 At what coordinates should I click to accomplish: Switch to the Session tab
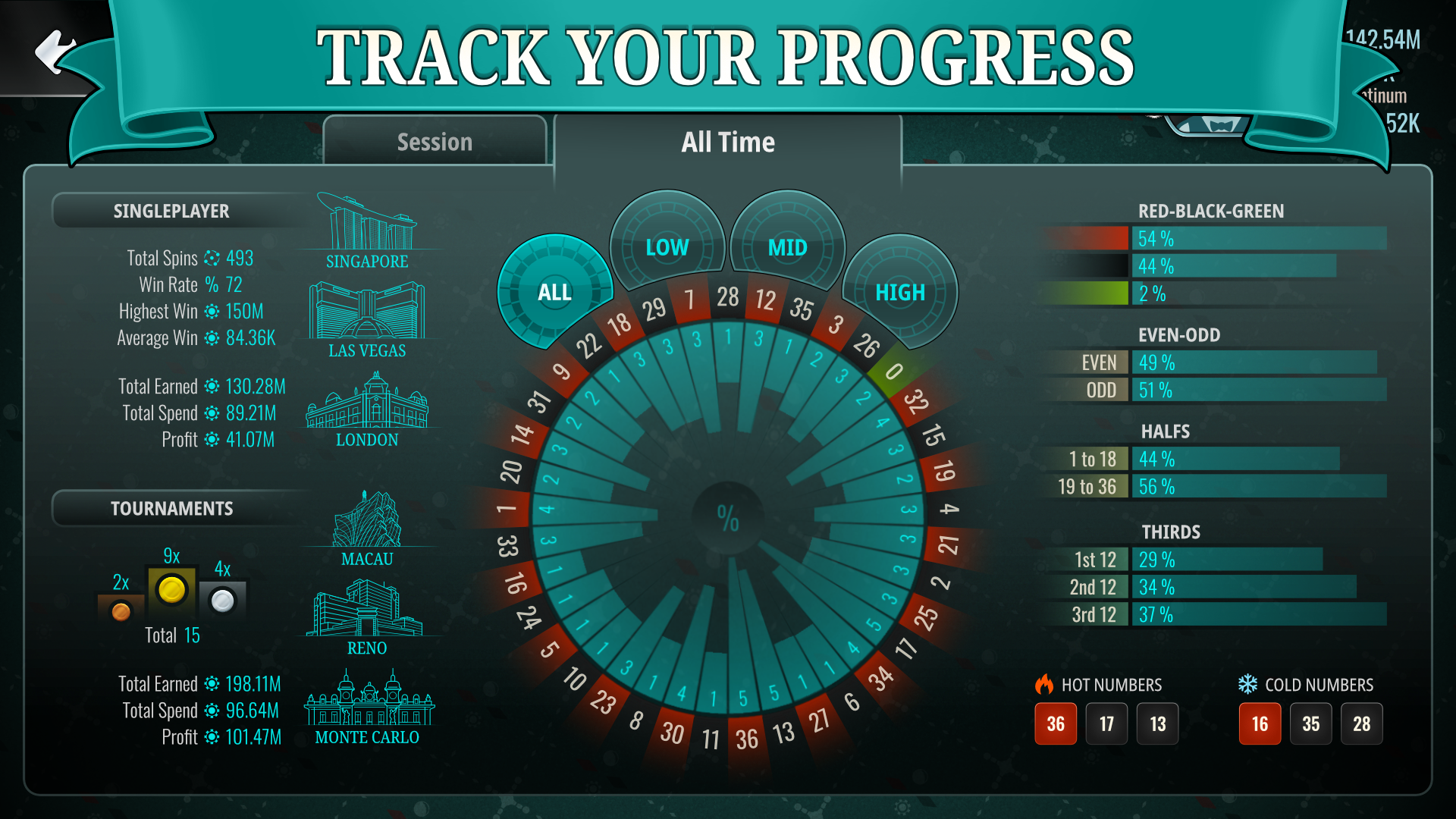pos(435,142)
